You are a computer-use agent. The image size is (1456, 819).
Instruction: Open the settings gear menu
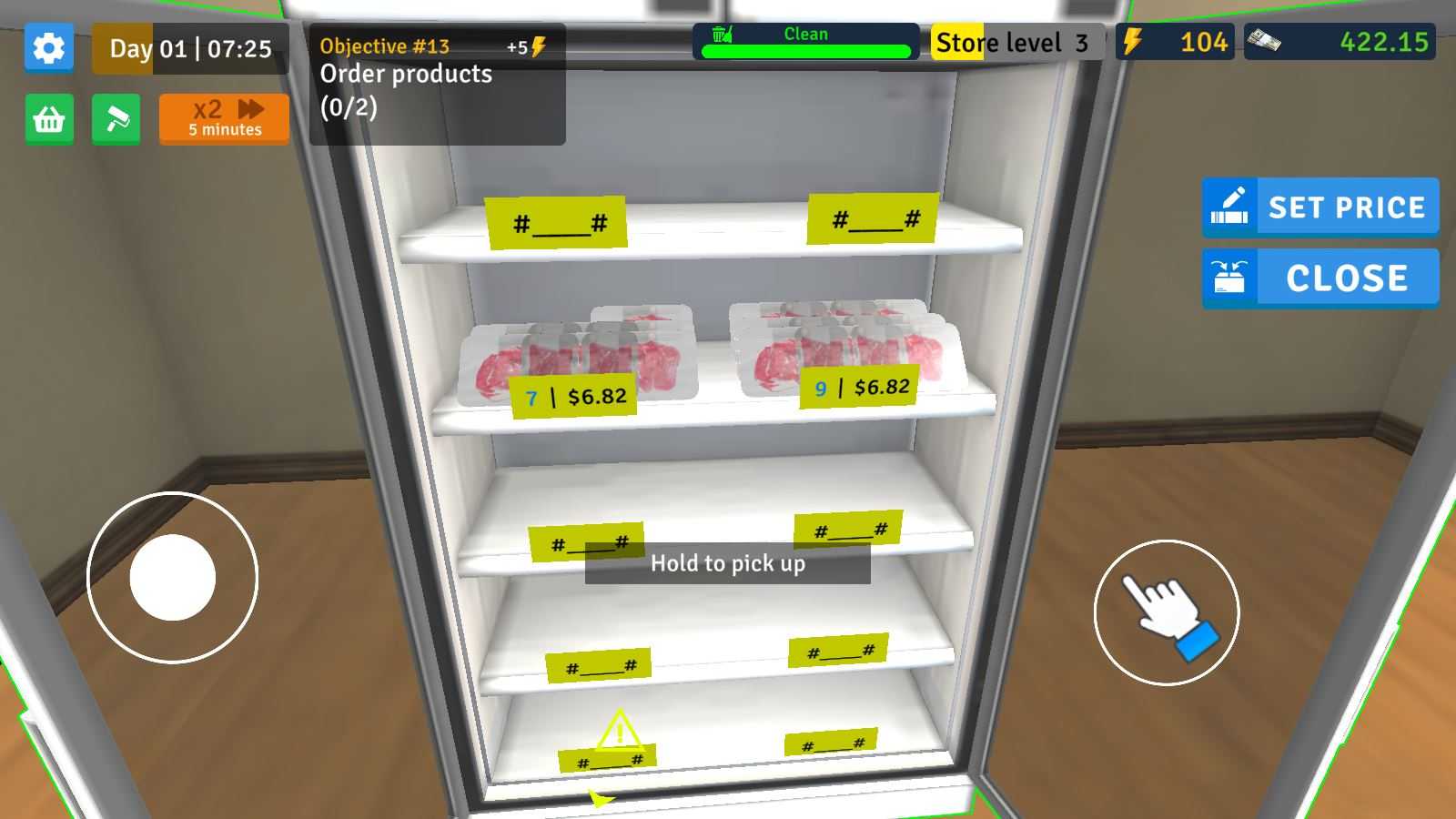tap(49, 47)
